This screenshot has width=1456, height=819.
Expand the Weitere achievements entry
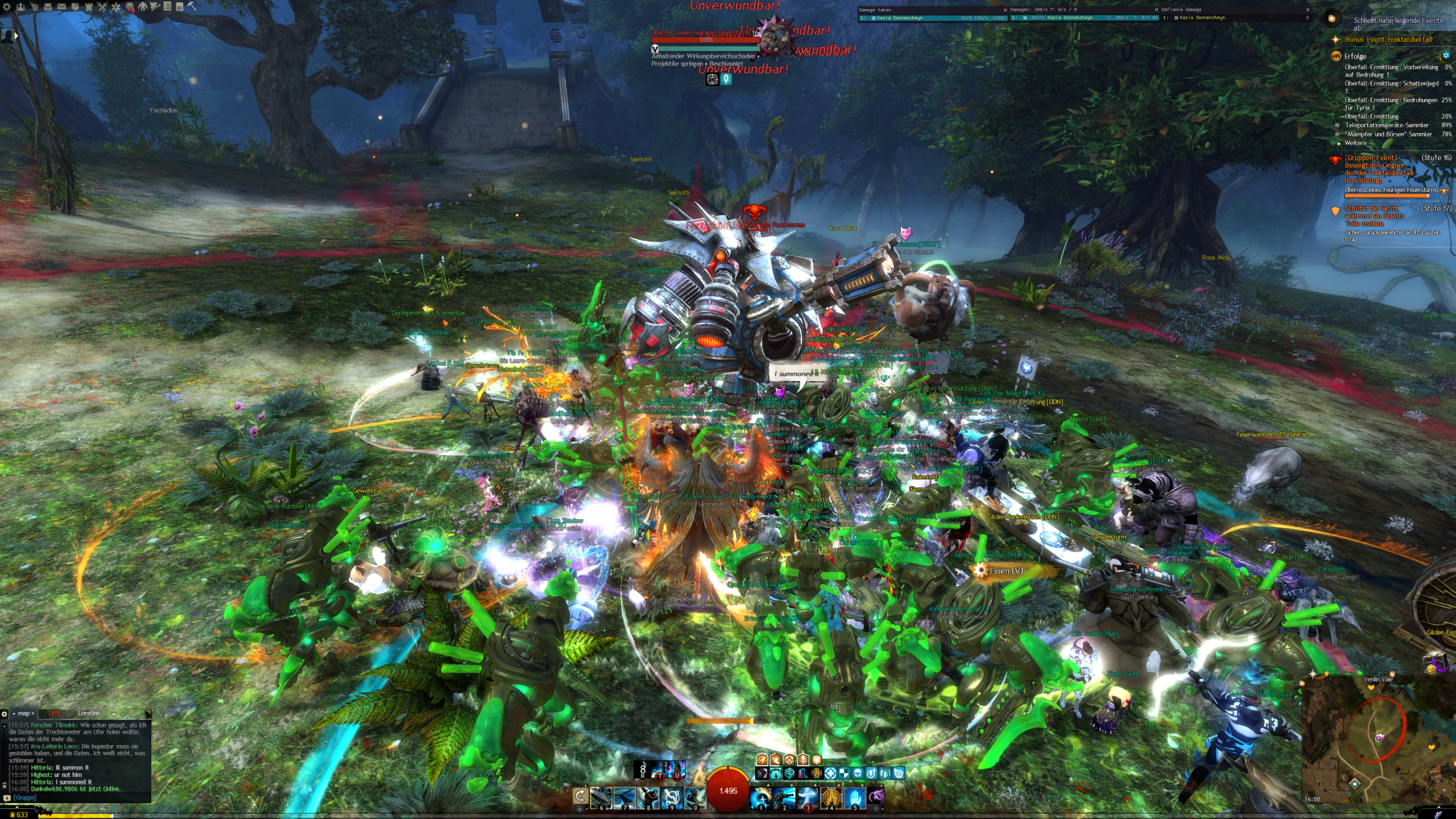[1355, 143]
